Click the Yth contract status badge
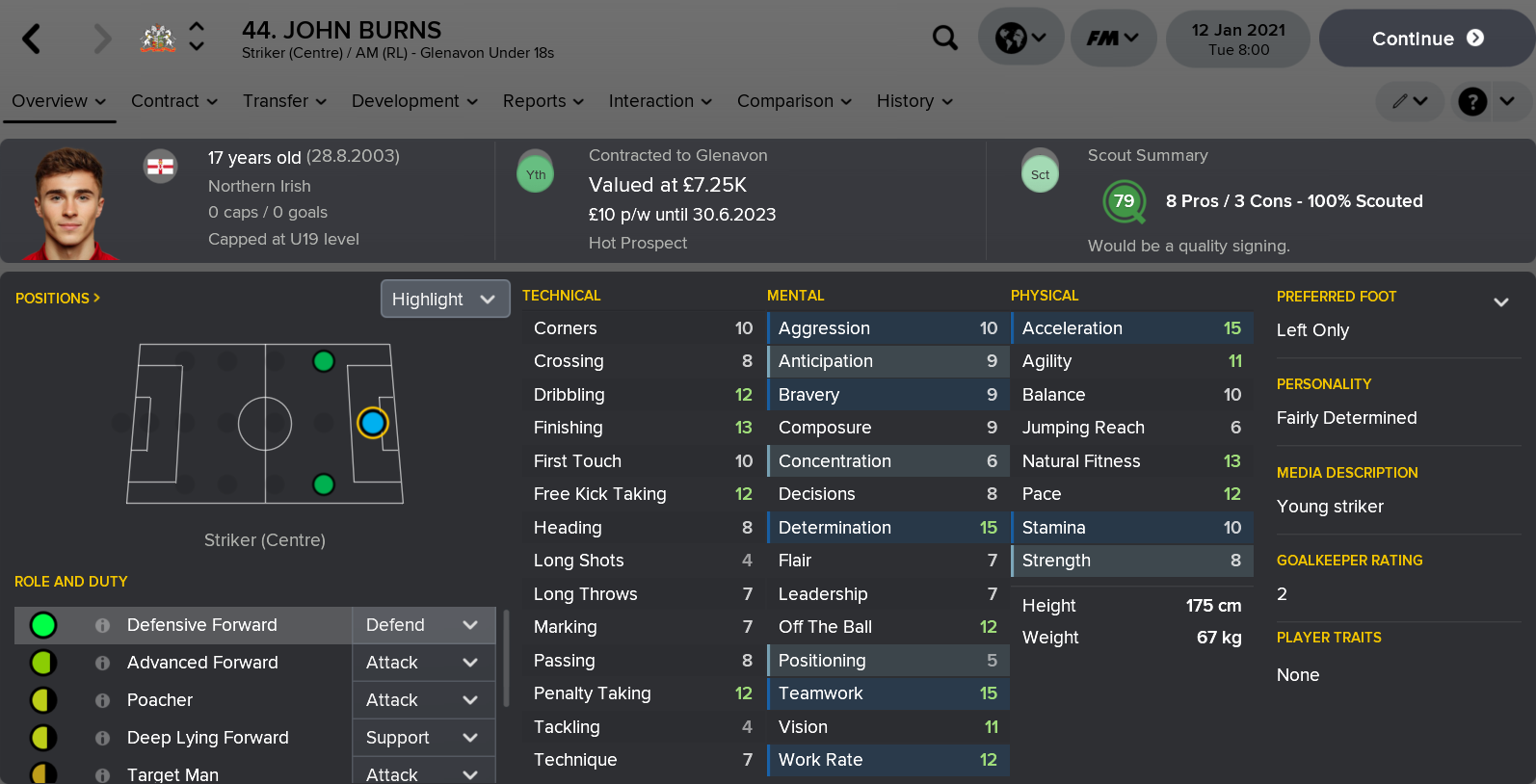 click(535, 172)
